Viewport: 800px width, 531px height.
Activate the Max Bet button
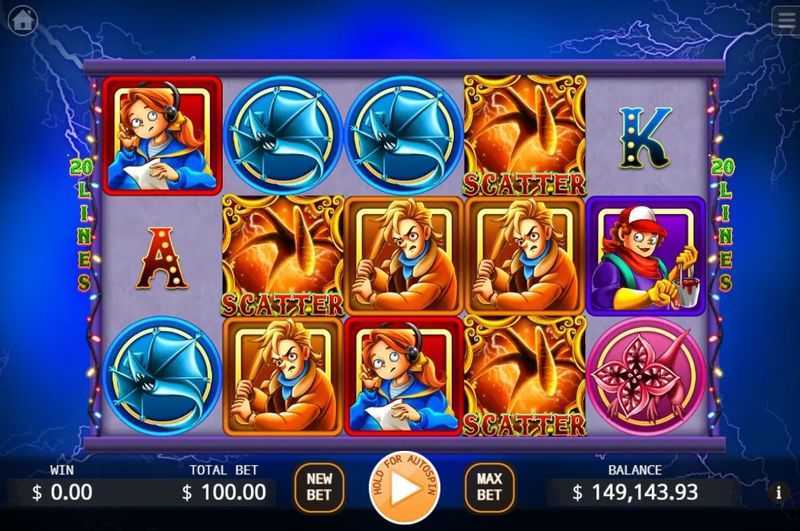(x=488, y=488)
